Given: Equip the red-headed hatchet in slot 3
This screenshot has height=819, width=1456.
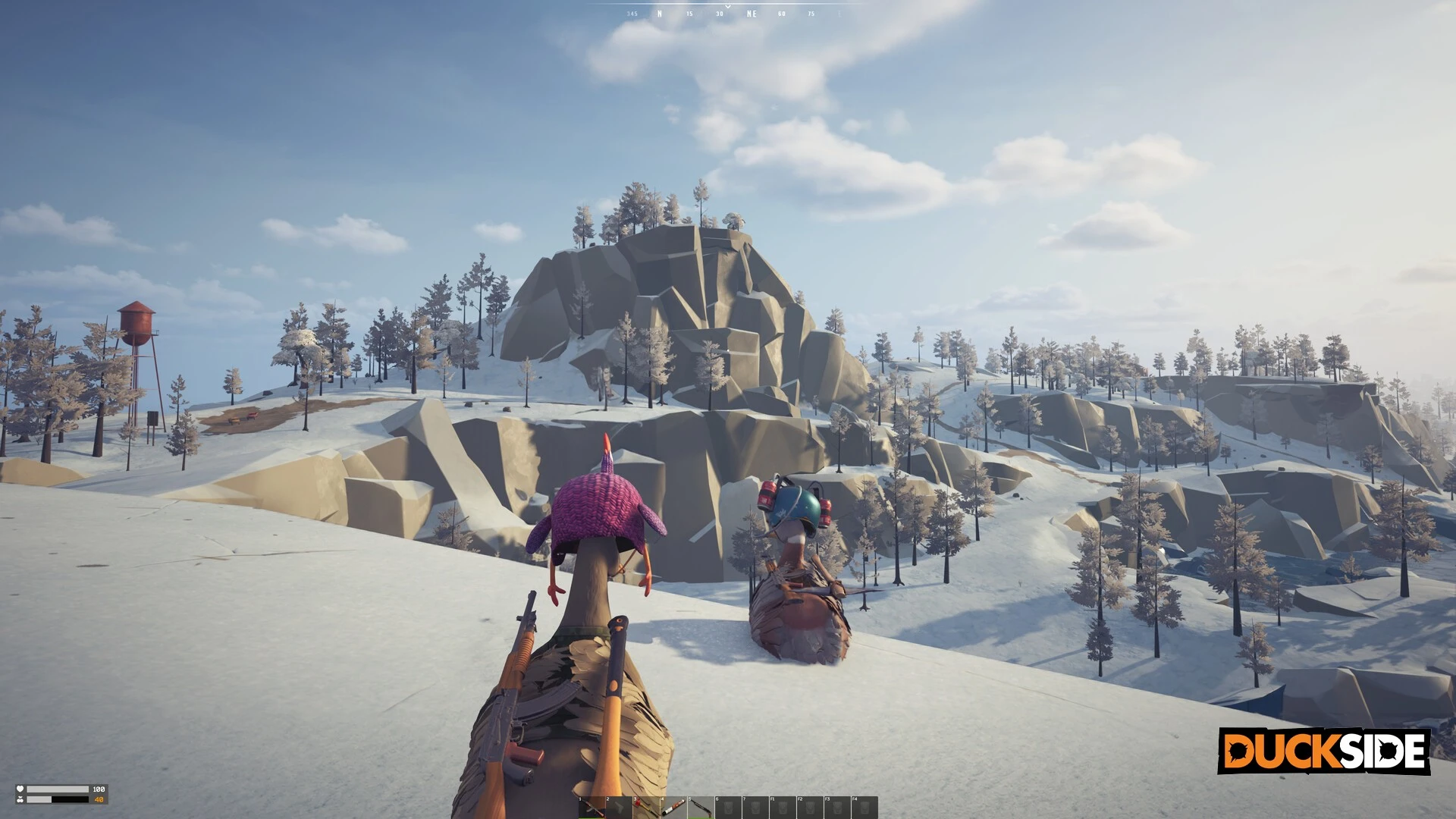Looking at the screenshot, I should click(646, 808).
